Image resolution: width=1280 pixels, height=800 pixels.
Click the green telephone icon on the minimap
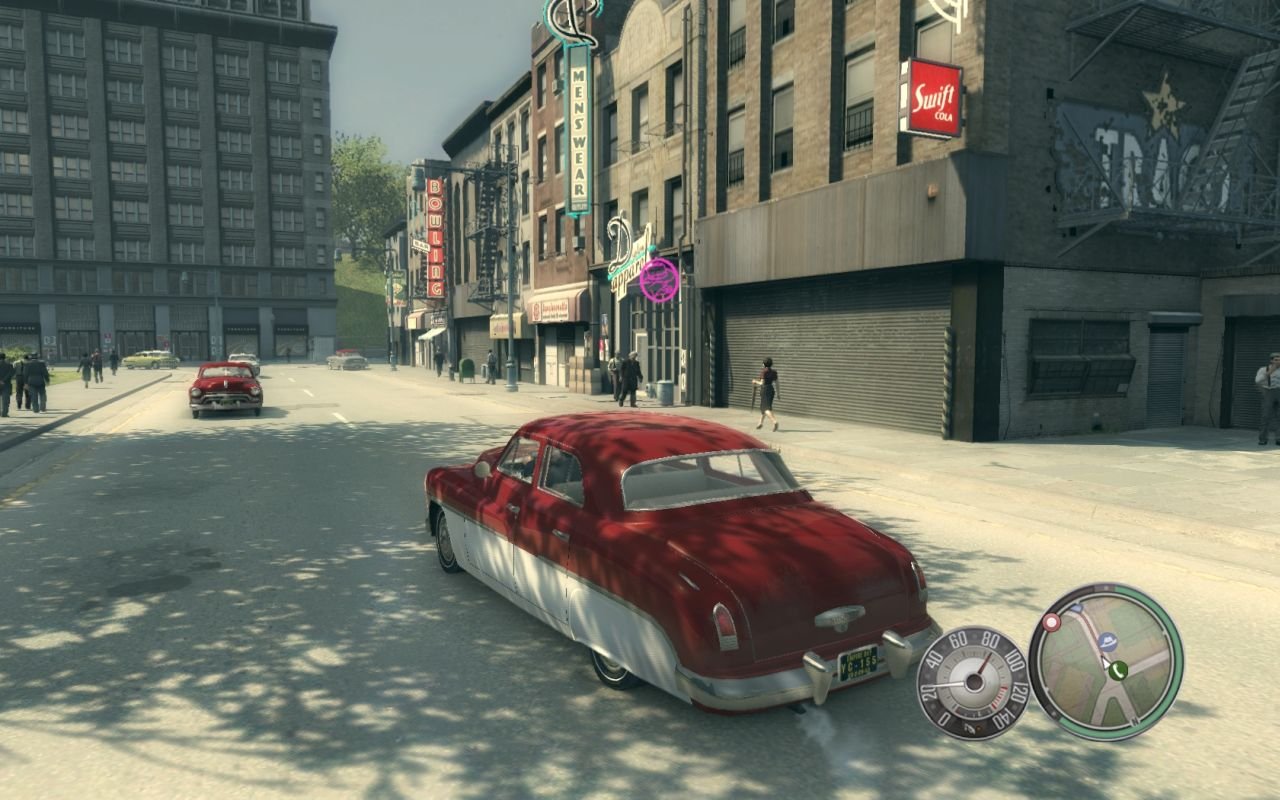1118,670
